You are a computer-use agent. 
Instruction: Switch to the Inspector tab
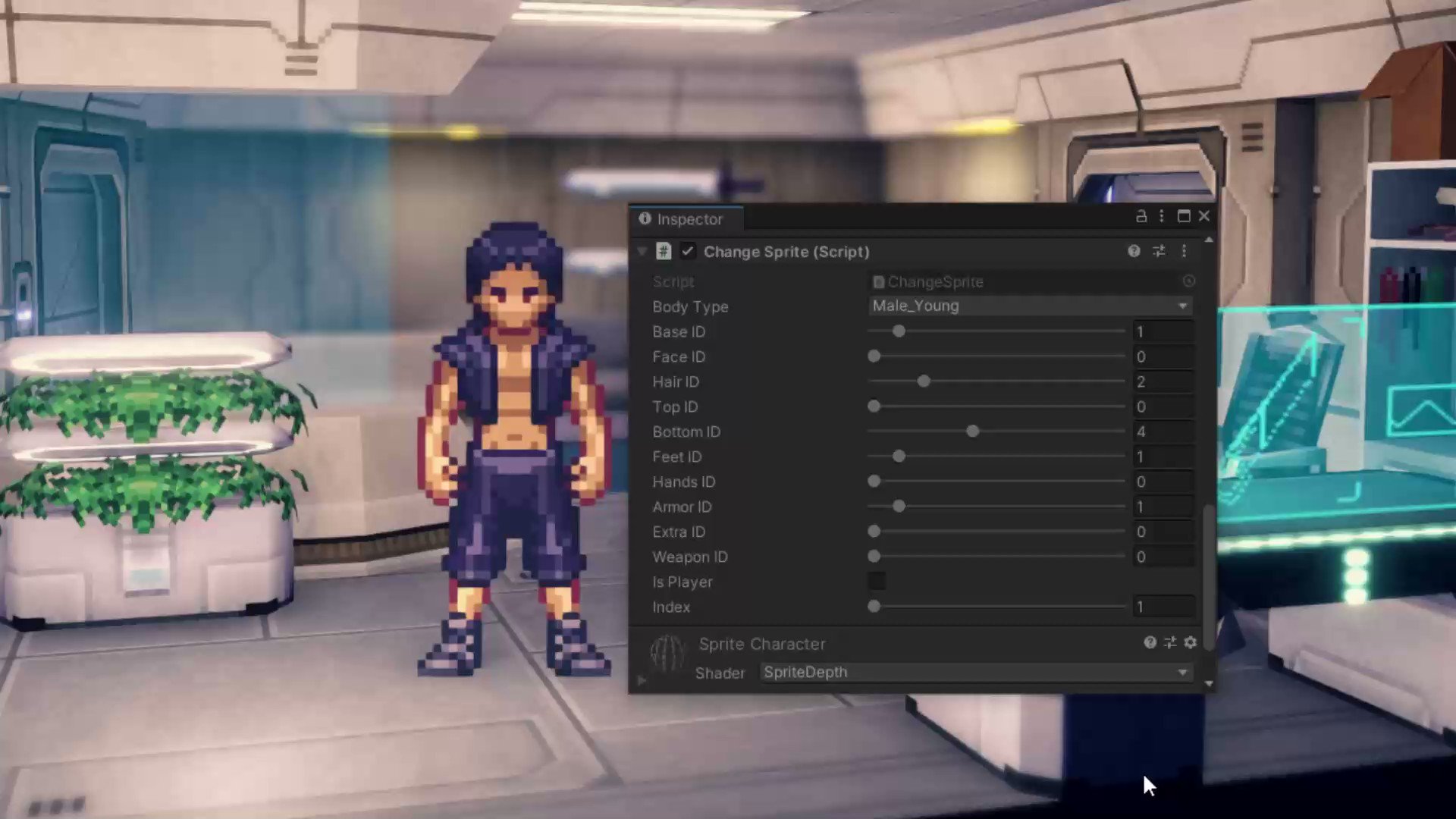tap(685, 219)
